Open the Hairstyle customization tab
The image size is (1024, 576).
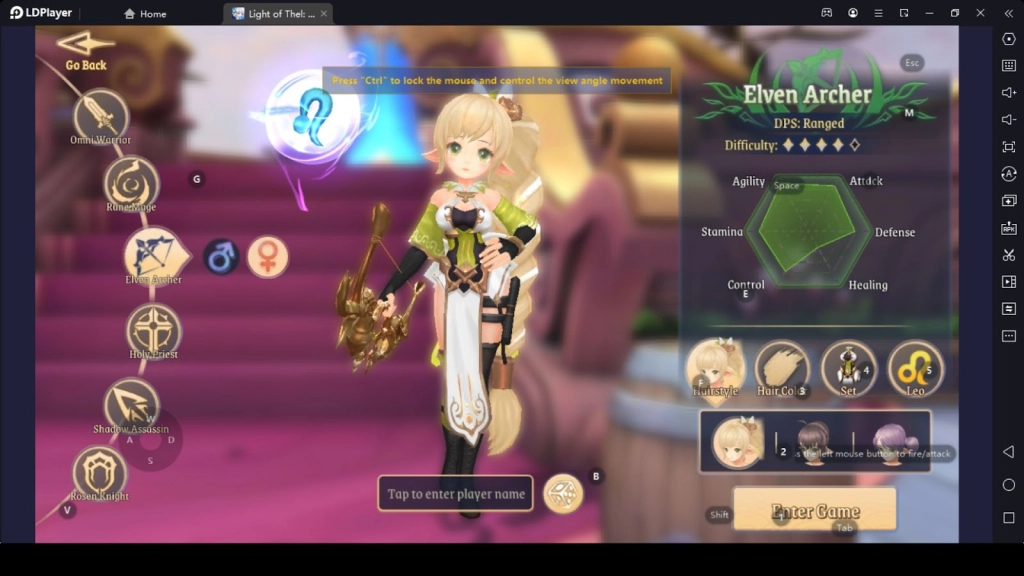coord(715,366)
